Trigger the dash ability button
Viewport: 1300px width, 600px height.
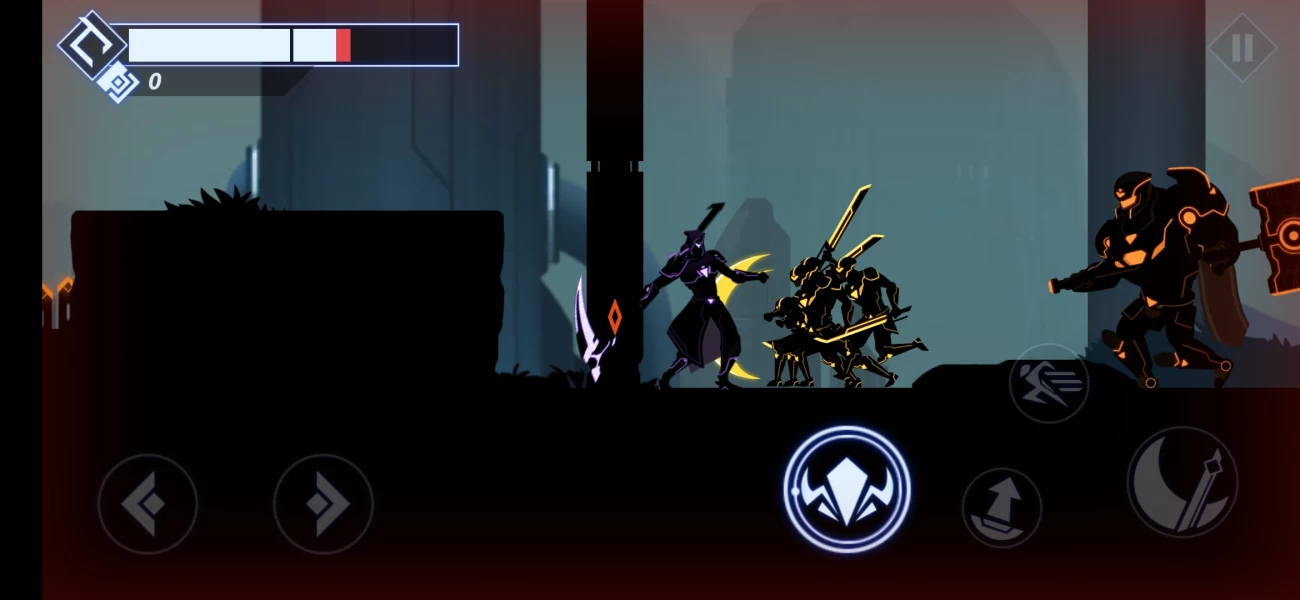click(x=1048, y=383)
